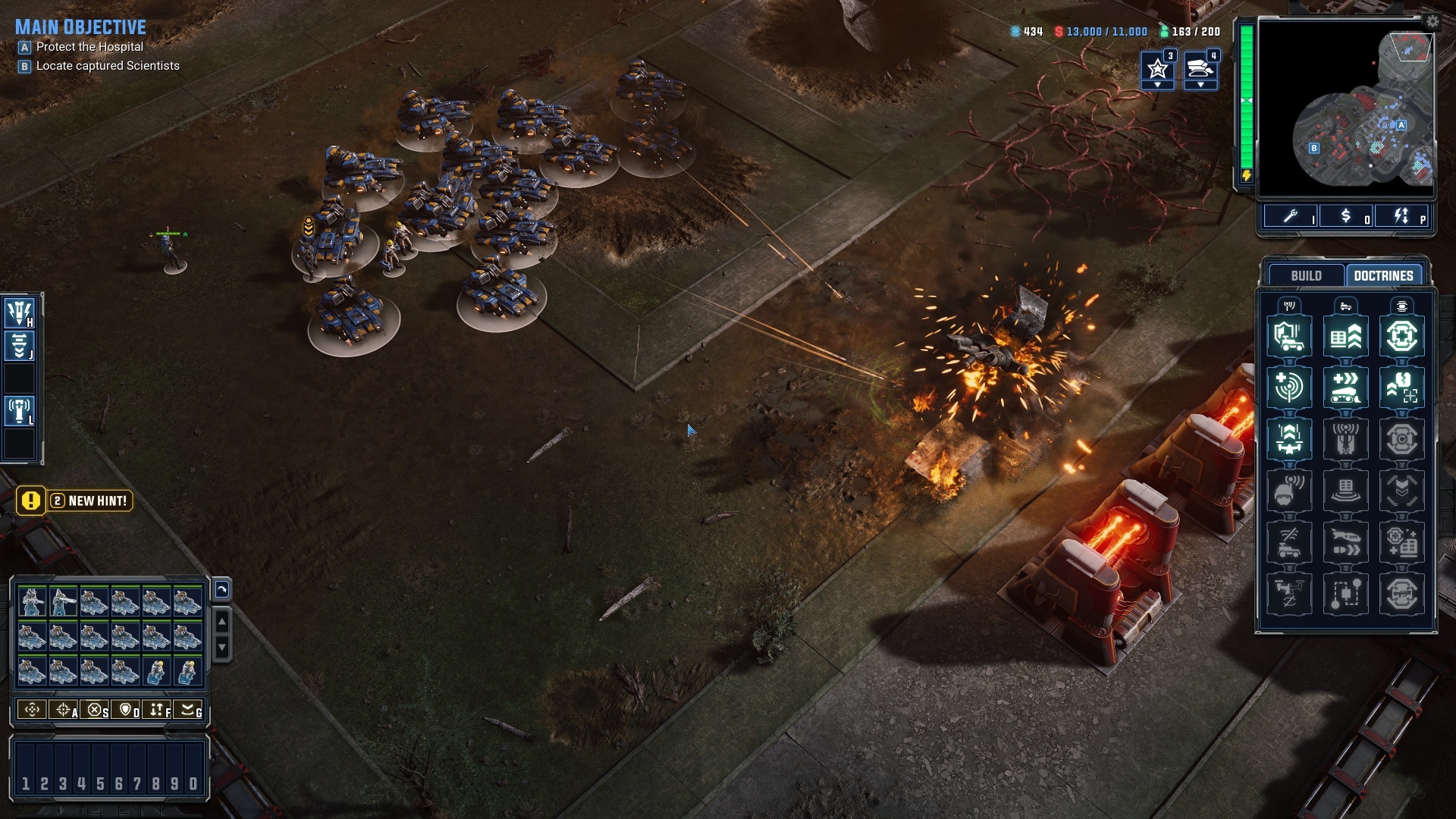Select the medical cross doctrine

(1401, 336)
